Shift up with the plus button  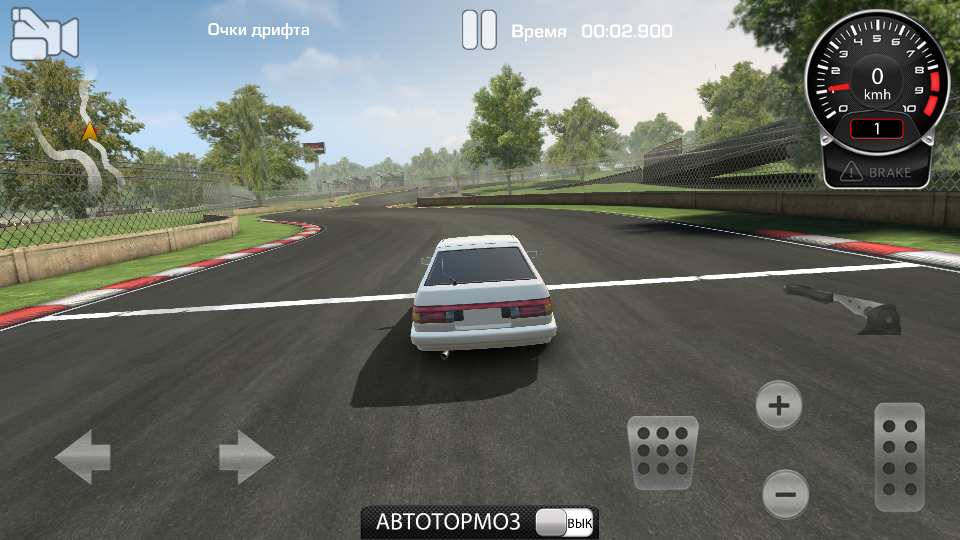pos(778,405)
